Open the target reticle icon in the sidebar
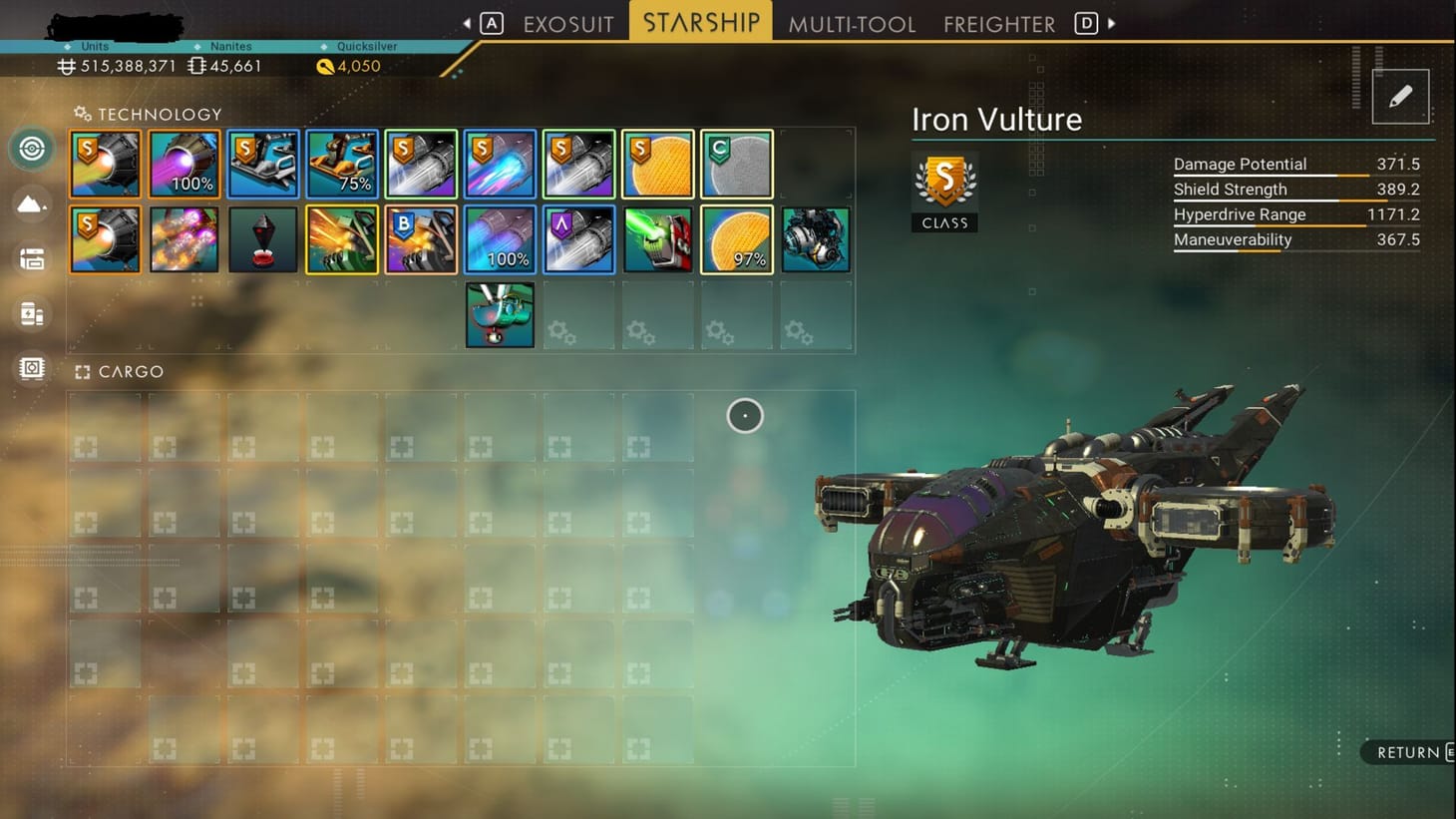 pos(31,148)
